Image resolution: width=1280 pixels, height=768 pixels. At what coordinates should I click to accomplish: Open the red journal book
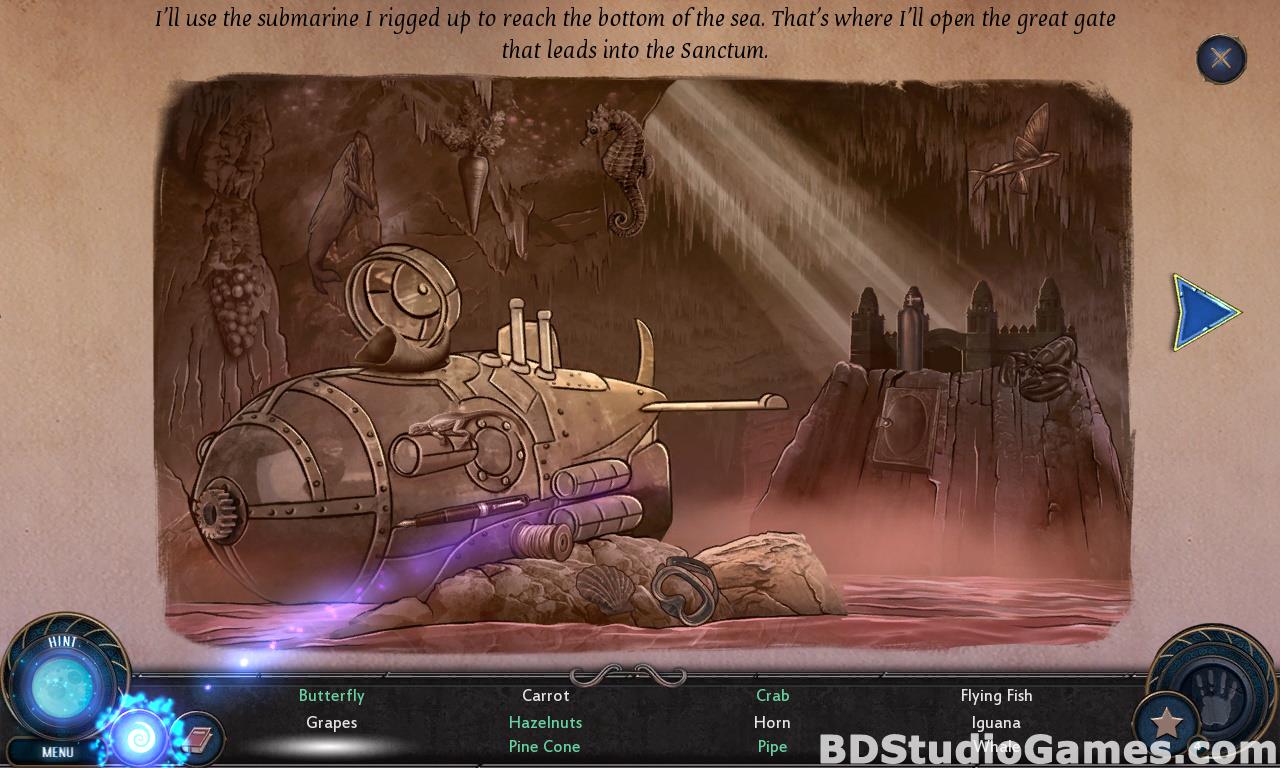click(197, 741)
